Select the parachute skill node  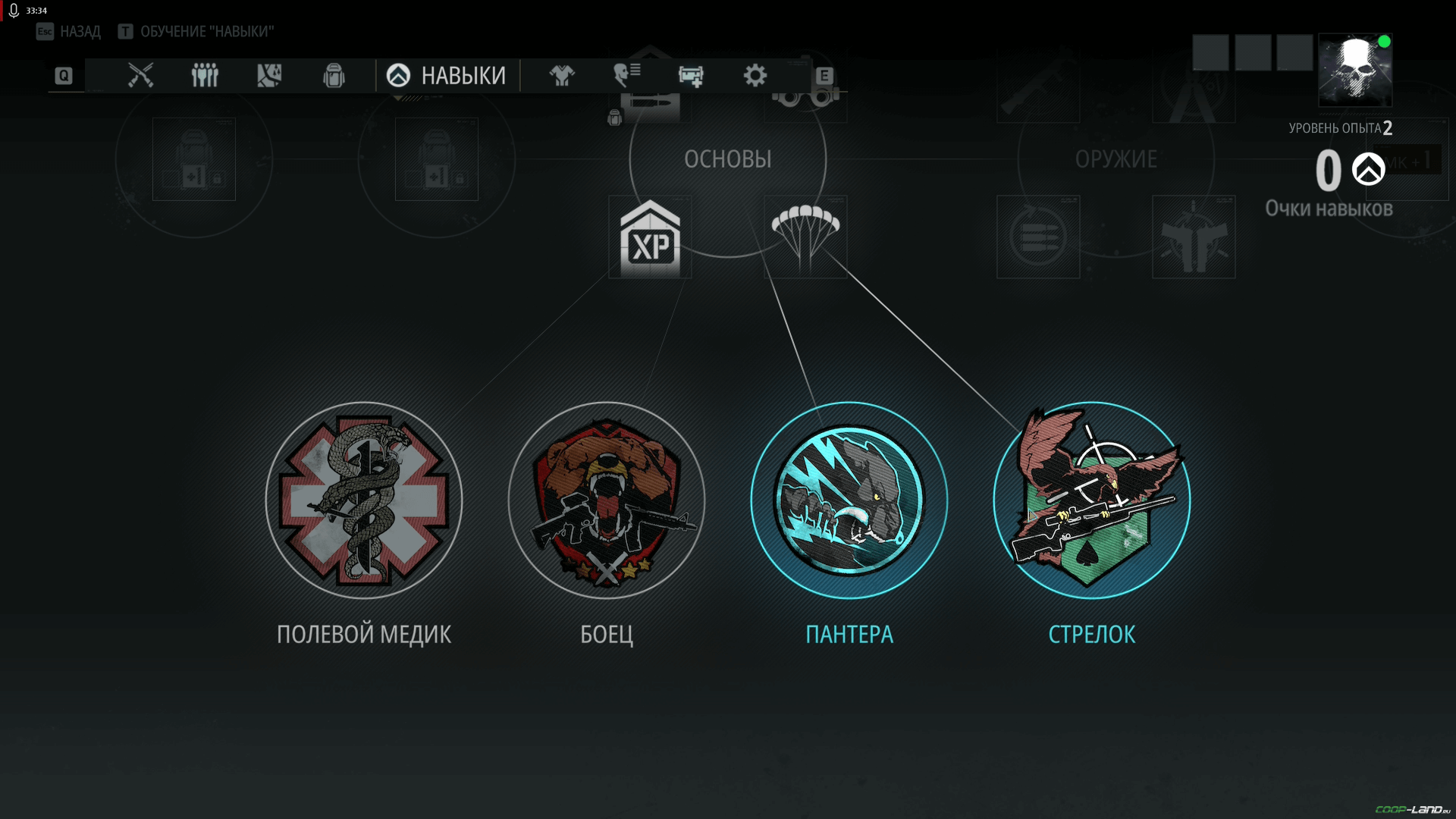tap(805, 237)
